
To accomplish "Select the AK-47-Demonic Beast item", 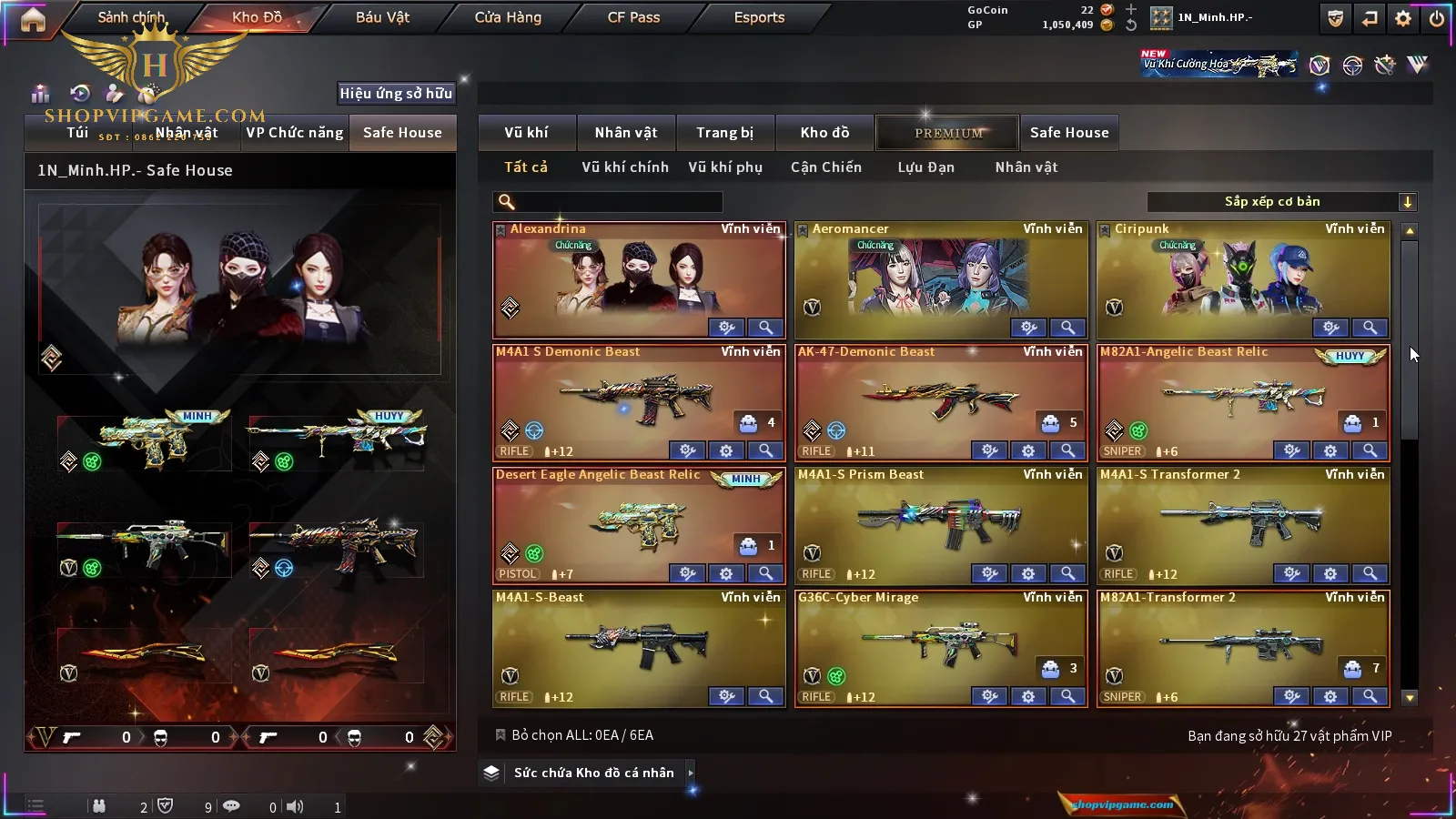I will [940, 400].
